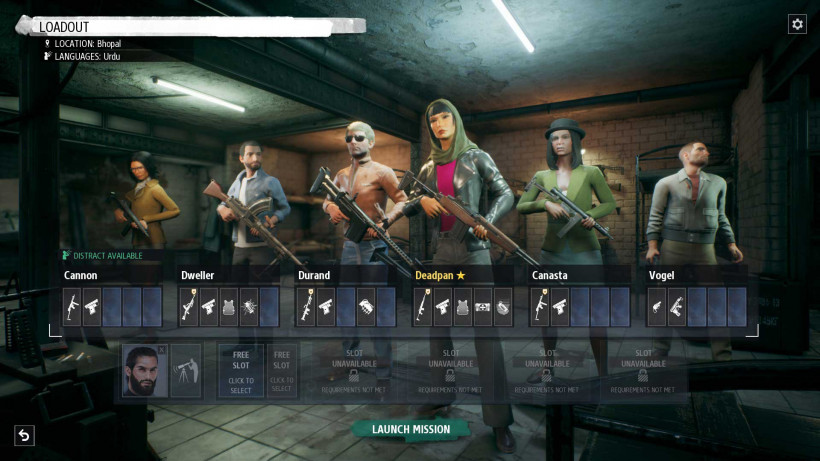
Task: Open the settings gear
Action: [x=797, y=24]
